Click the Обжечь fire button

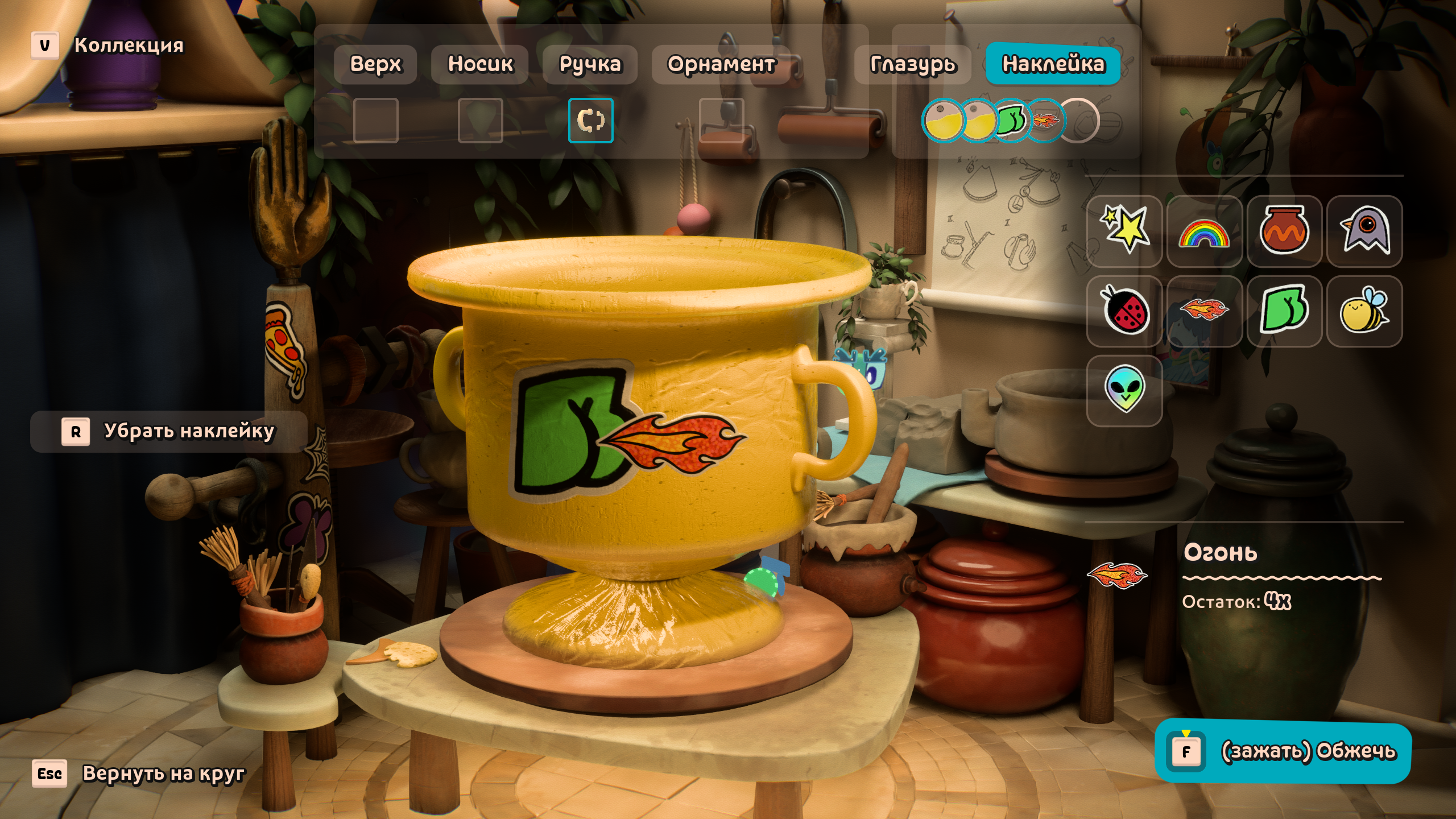[x=1283, y=752]
